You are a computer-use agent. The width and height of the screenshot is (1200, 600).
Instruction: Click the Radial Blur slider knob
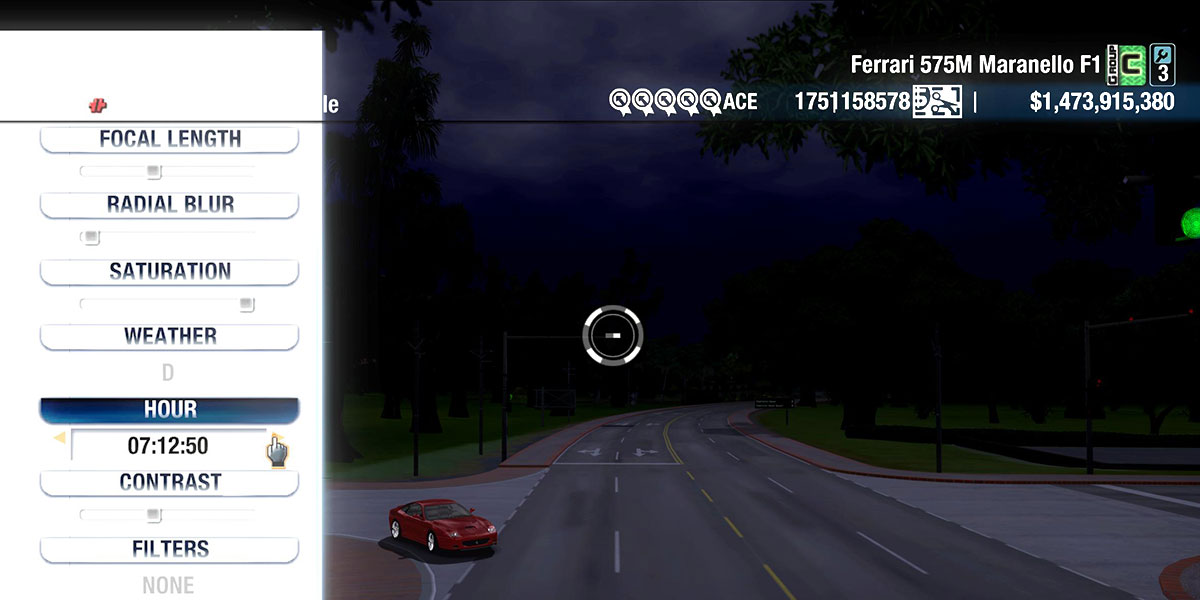(x=91, y=238)
